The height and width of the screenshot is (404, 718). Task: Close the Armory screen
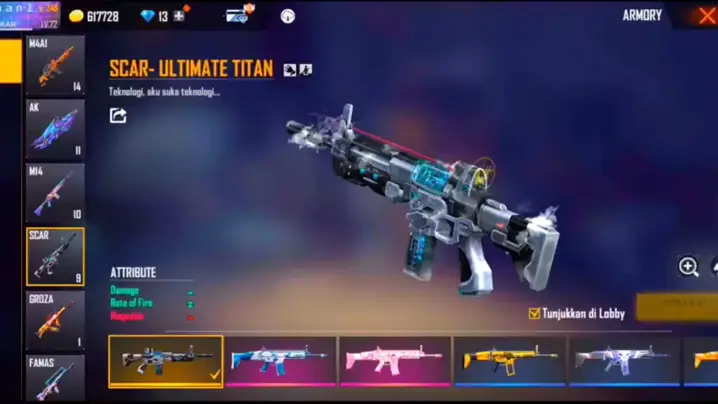coord(706,16)
